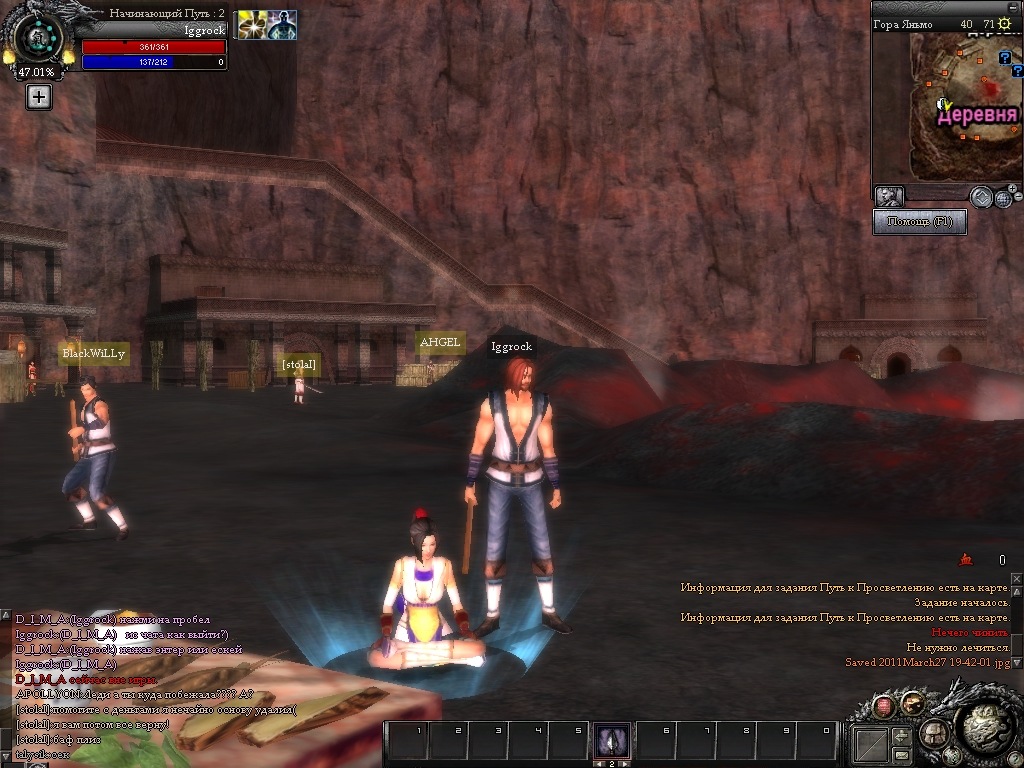The image size is (1024, 768).
Task: Zoom out the minimap with the minus button
Action: click(x=1017, y=199)
